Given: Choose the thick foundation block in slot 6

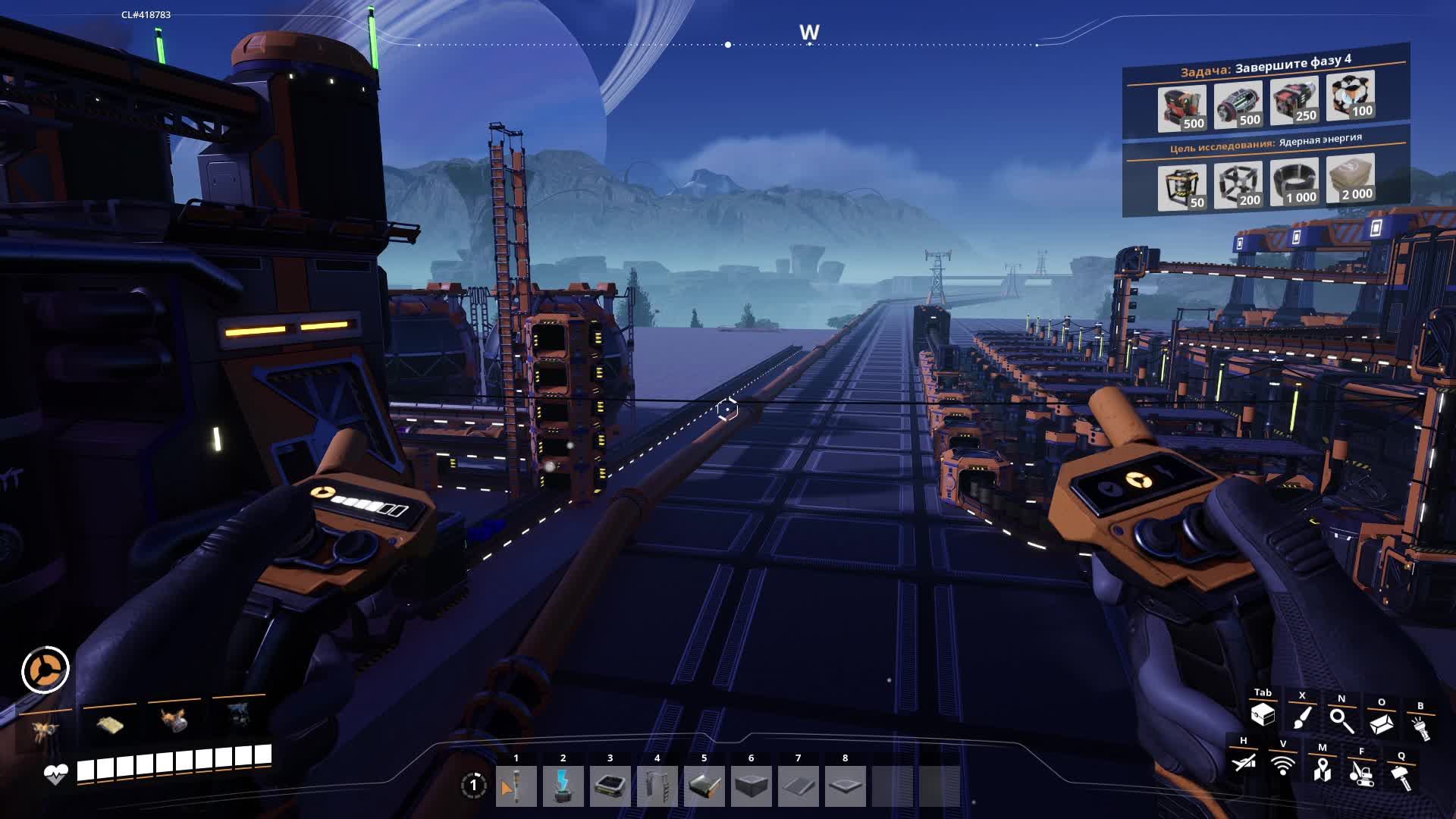Looking at the screenshot, I should click(x=751, y=786).
